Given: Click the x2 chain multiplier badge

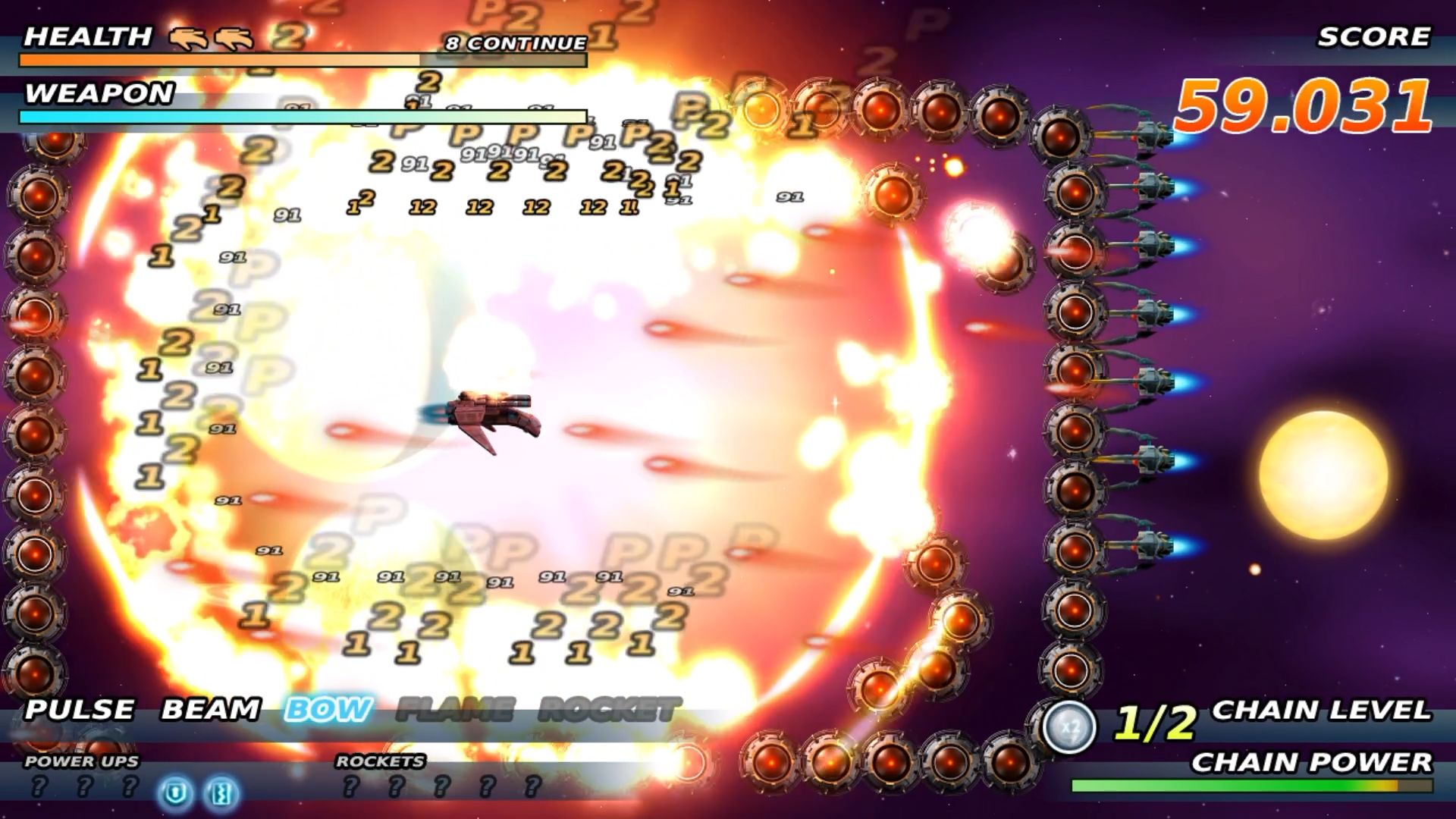Looking at the screenshot, I should pyautogui.click(x=1069, y=726).
